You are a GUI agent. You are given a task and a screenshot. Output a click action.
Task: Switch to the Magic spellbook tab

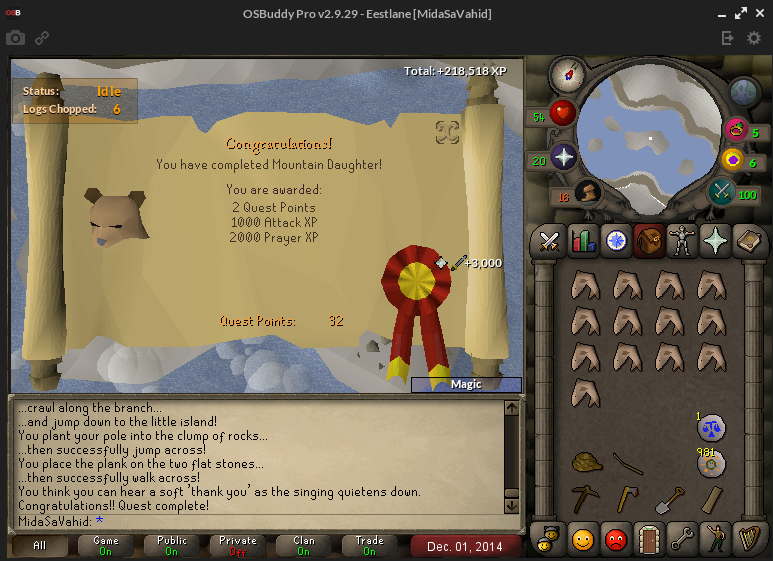(x=749, y=241)
